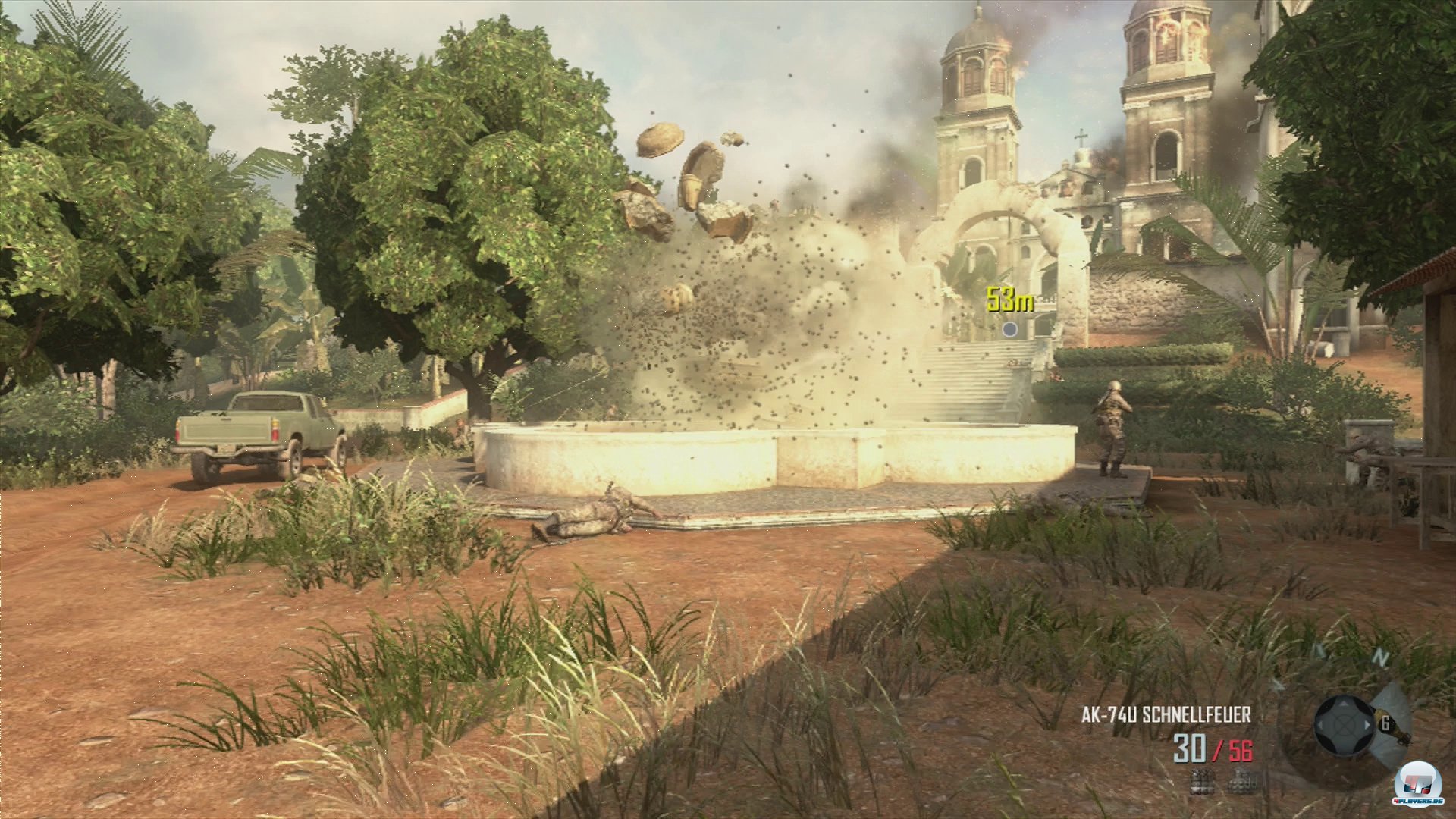
Task: Select the flashbang grenade icon in the HUD
Action: pos(1242,783)
